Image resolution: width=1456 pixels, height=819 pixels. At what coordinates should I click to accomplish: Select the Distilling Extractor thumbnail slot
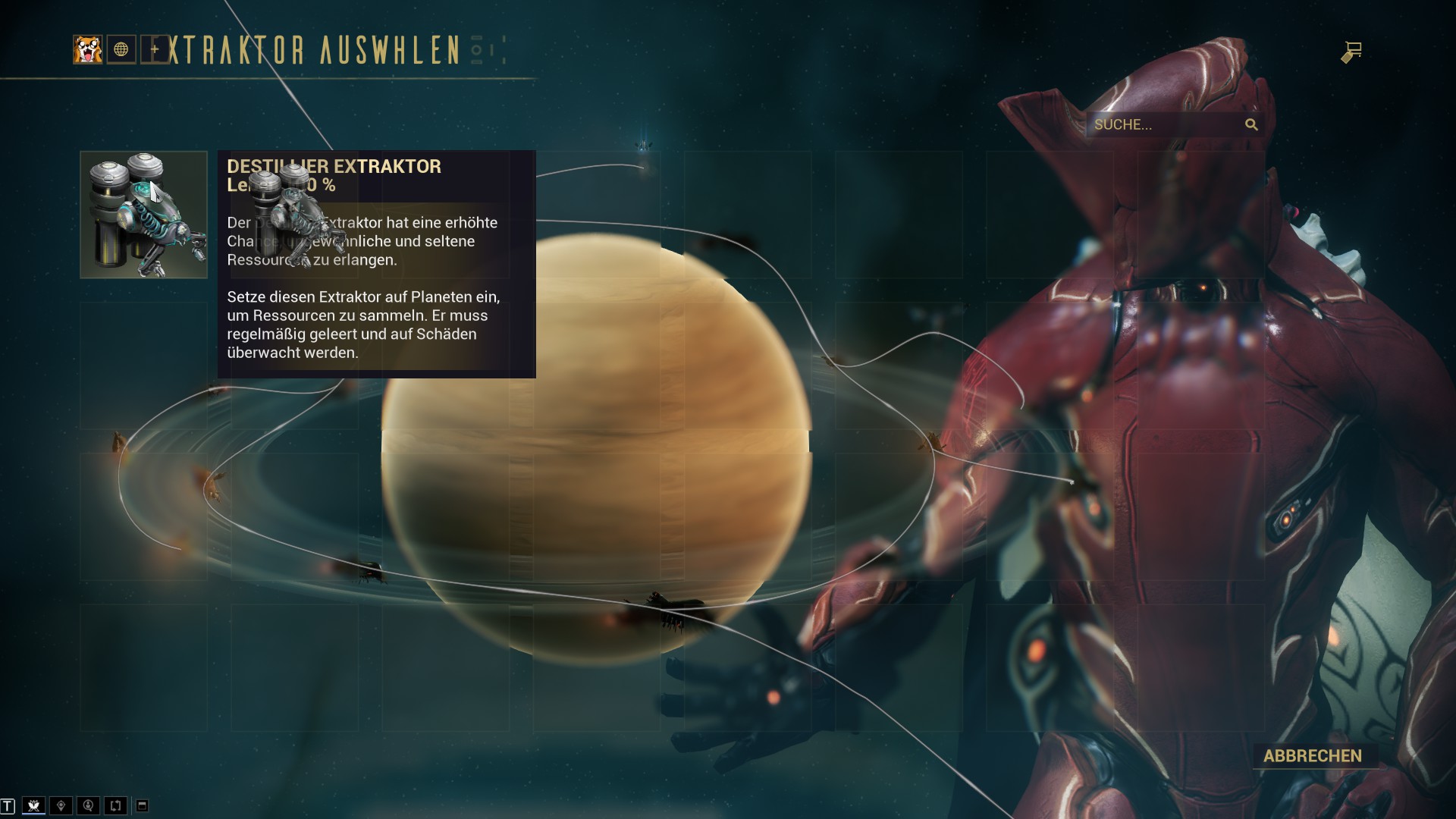(x=143, y=213)
